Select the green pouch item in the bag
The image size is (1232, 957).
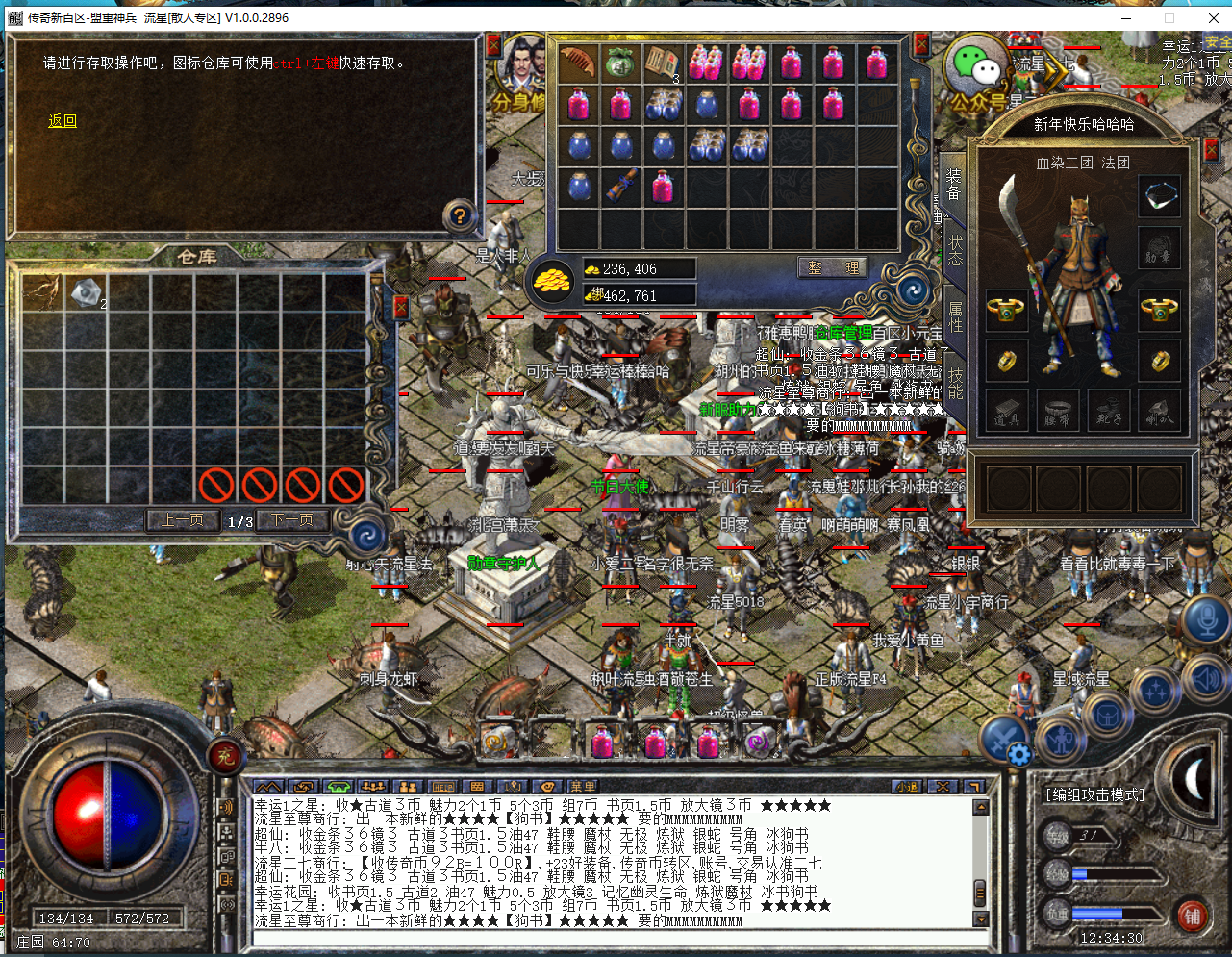tap(620, 63)
